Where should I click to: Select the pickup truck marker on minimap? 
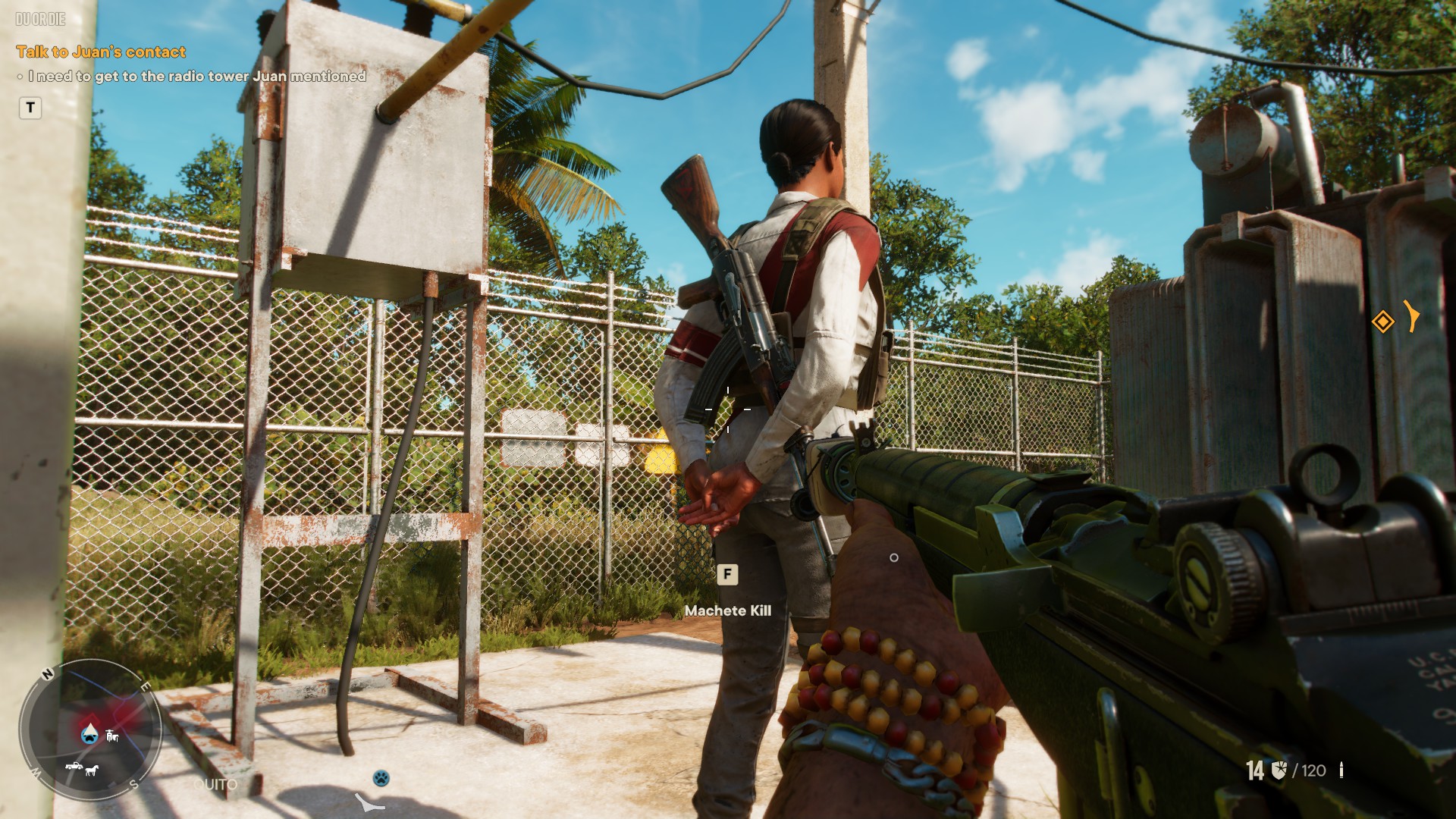click(74, 767)
